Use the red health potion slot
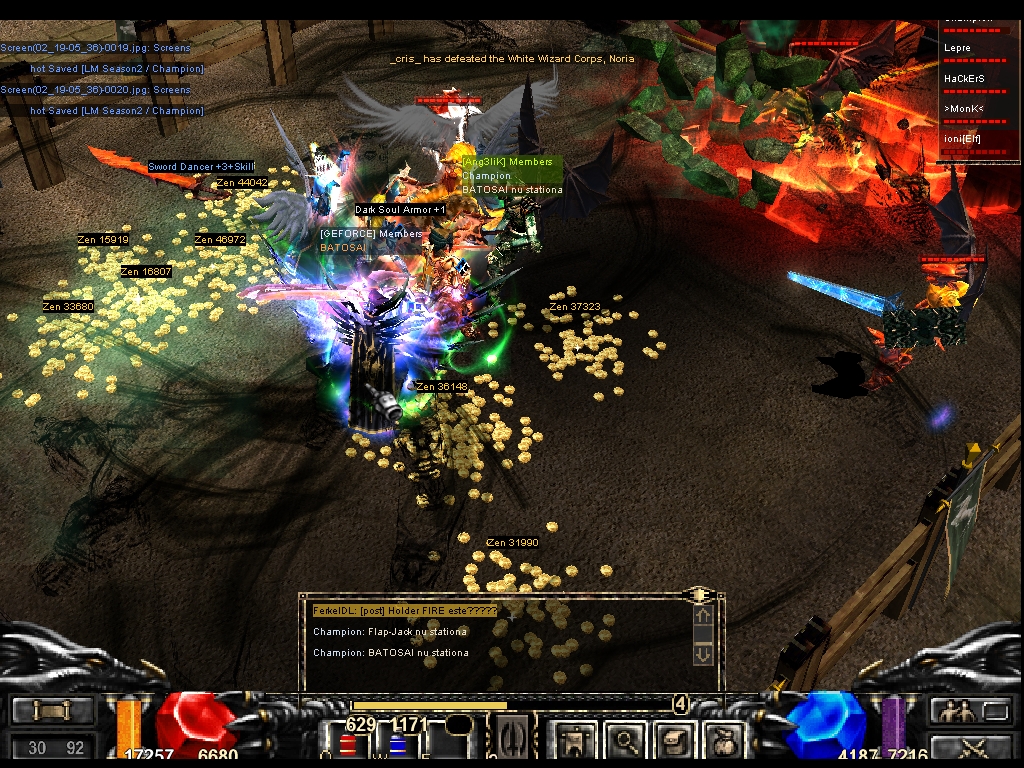Image resolution: width=1024 pixels, height=768 pixels. (348, 745)
